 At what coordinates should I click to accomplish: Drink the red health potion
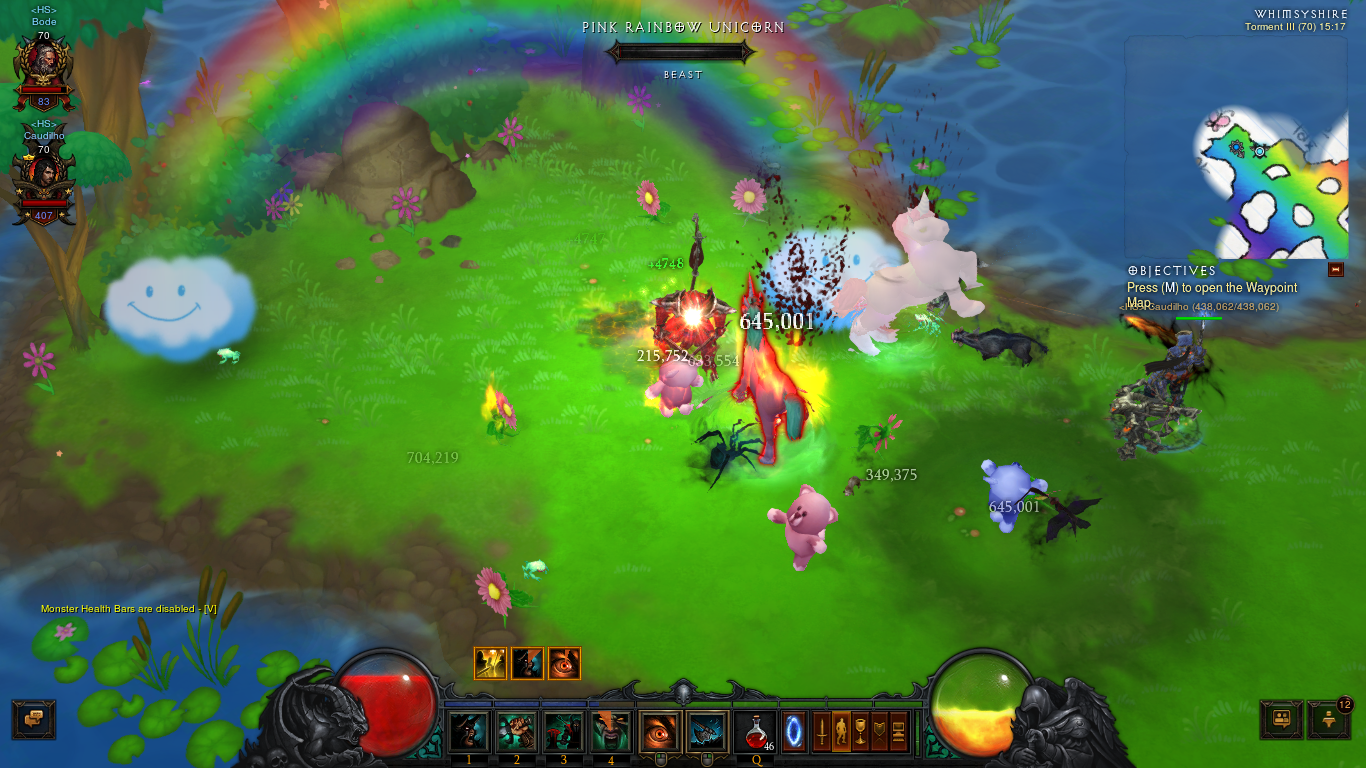tap(756, 732)
